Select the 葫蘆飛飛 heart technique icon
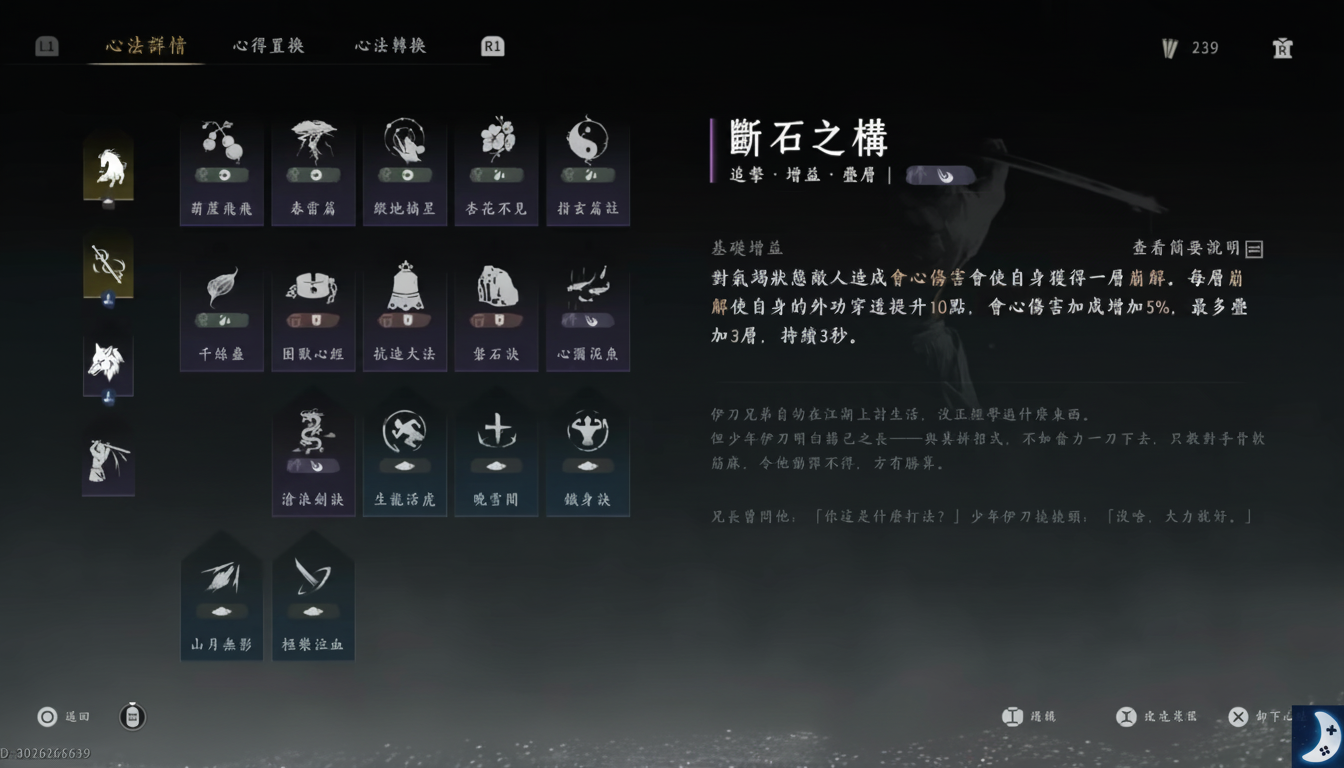The width and height of the screenshot is (1344, 768). [x=221, y=160]
